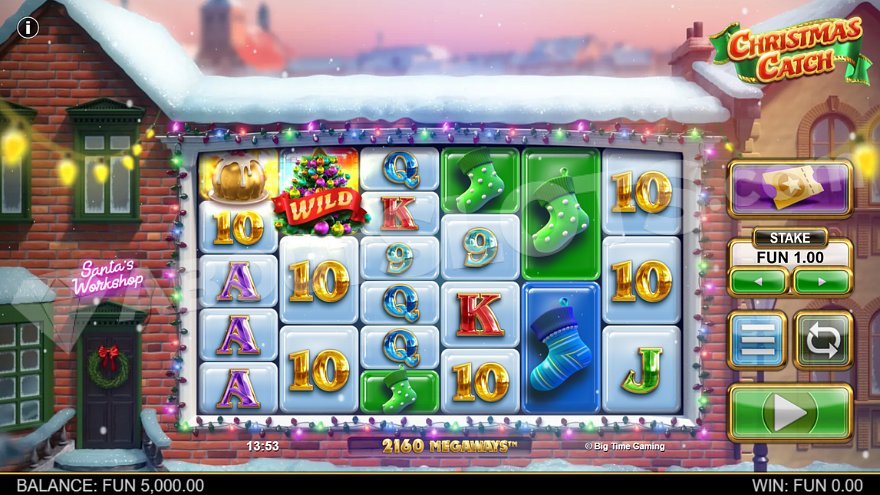Open the autoplay settings

click(x=823, y=340)
